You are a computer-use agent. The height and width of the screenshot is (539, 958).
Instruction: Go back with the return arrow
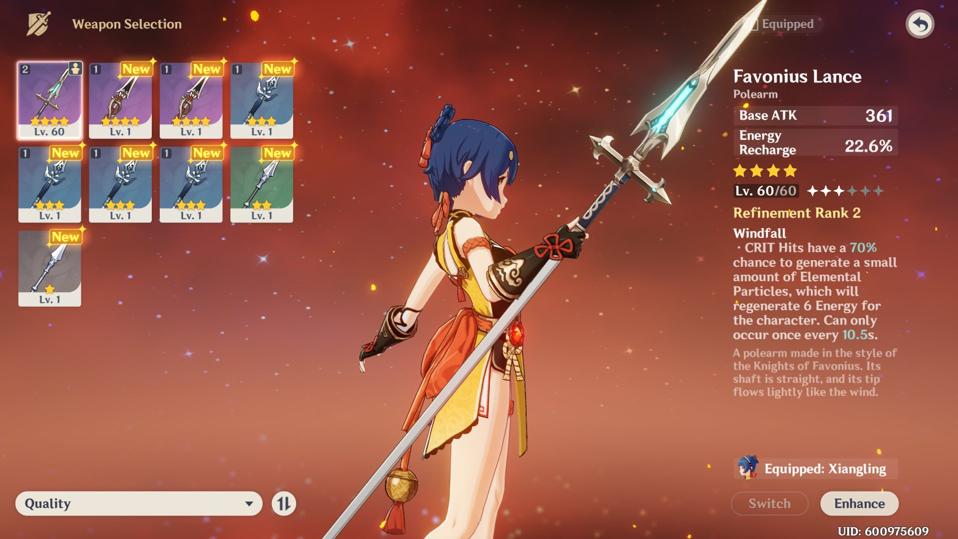919,24
